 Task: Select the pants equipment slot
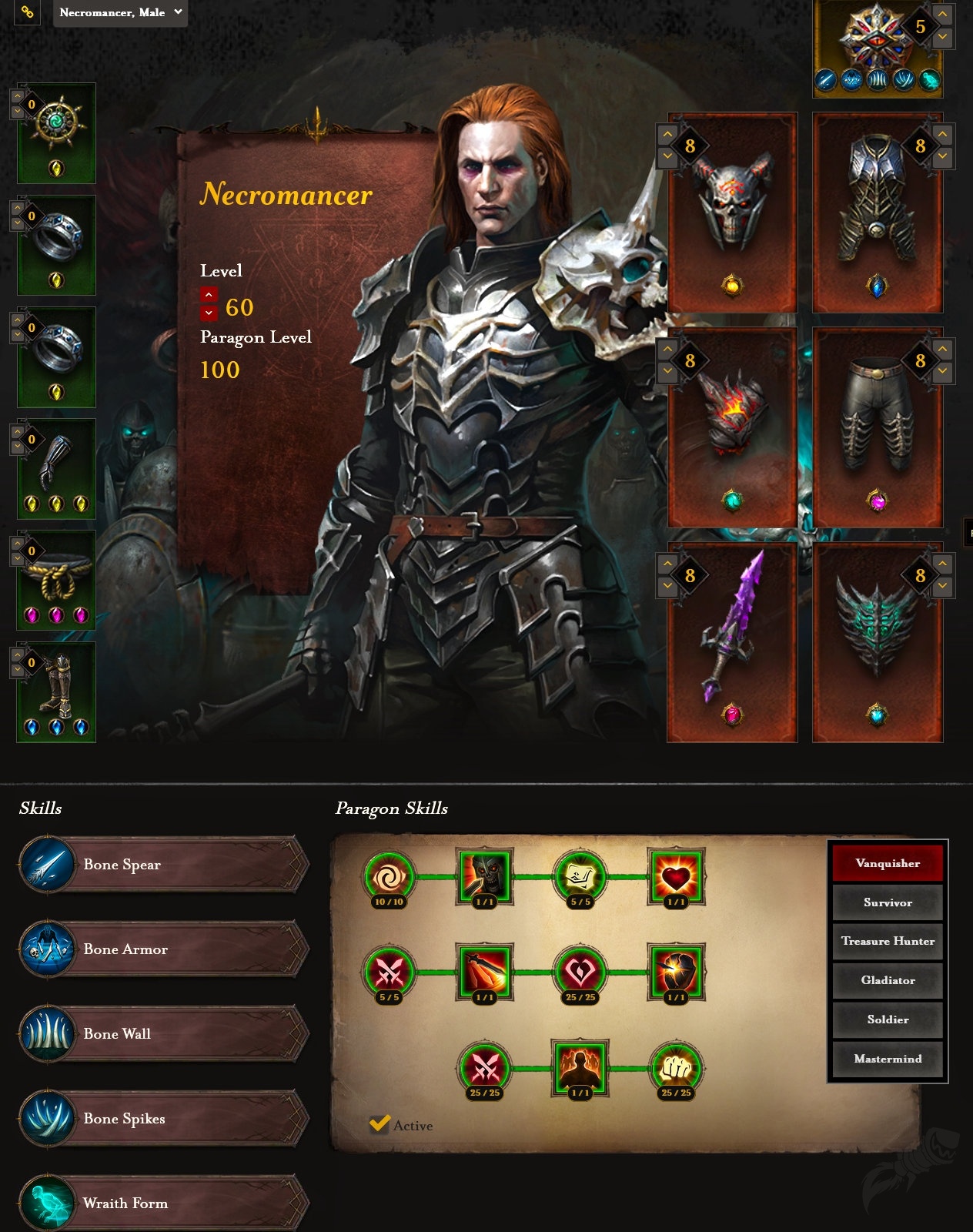pos(878,427)
